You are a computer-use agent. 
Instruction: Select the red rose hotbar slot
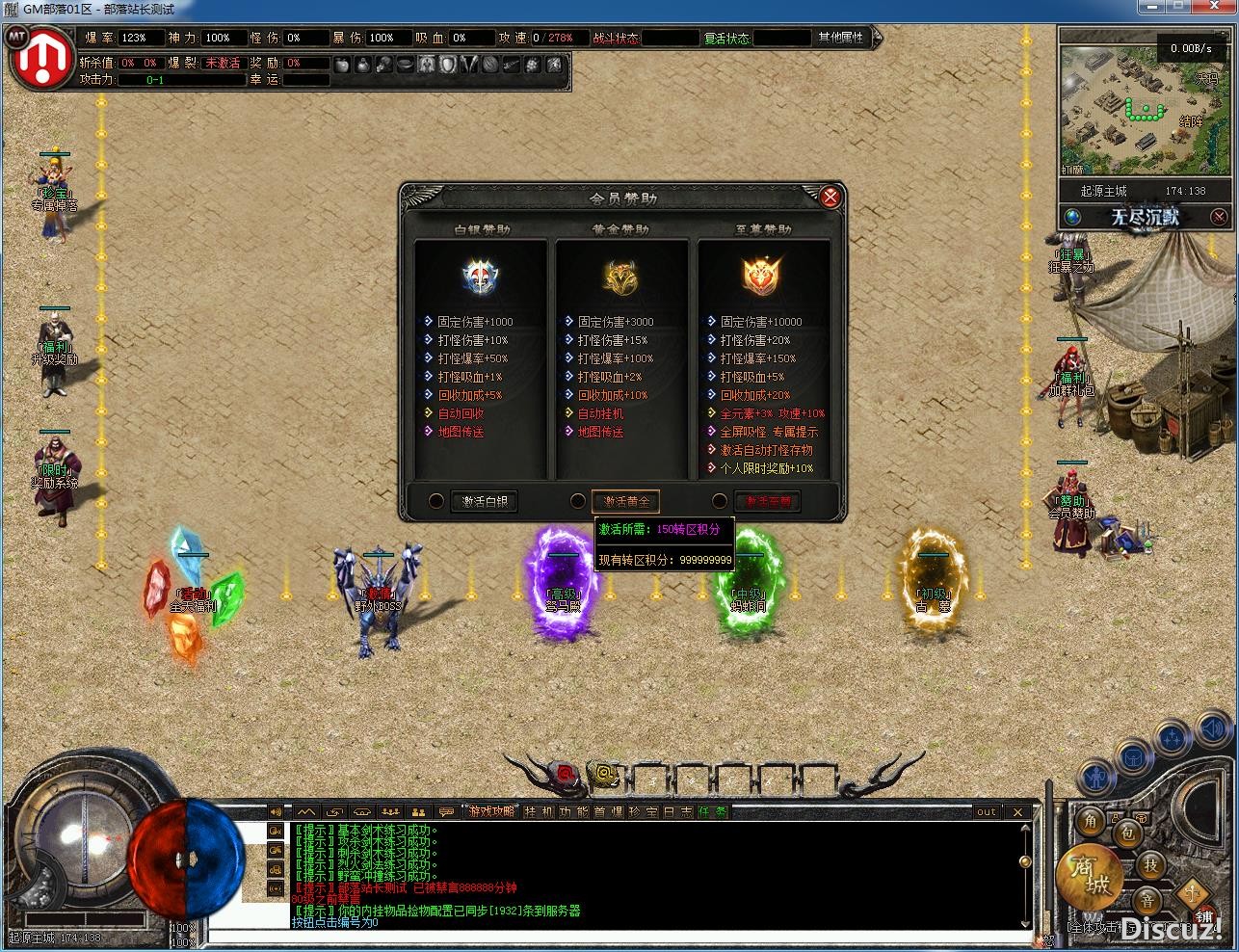point(565,773)
